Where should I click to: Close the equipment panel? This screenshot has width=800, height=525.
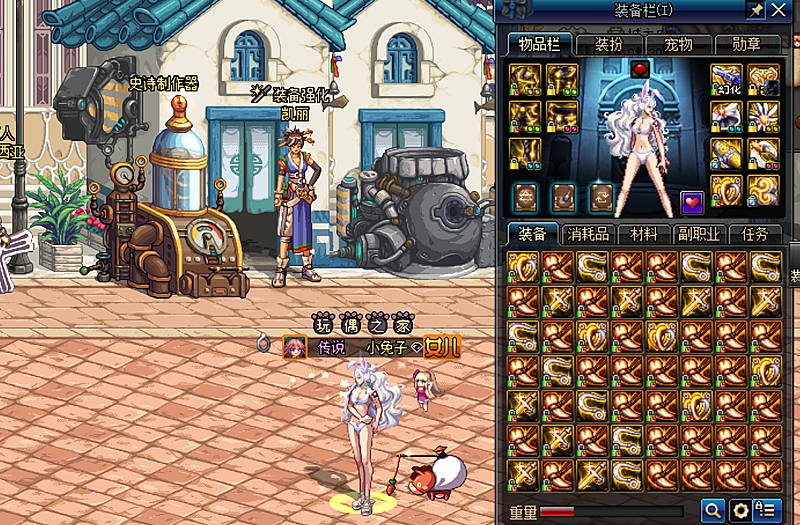click(x=778, y=10)
